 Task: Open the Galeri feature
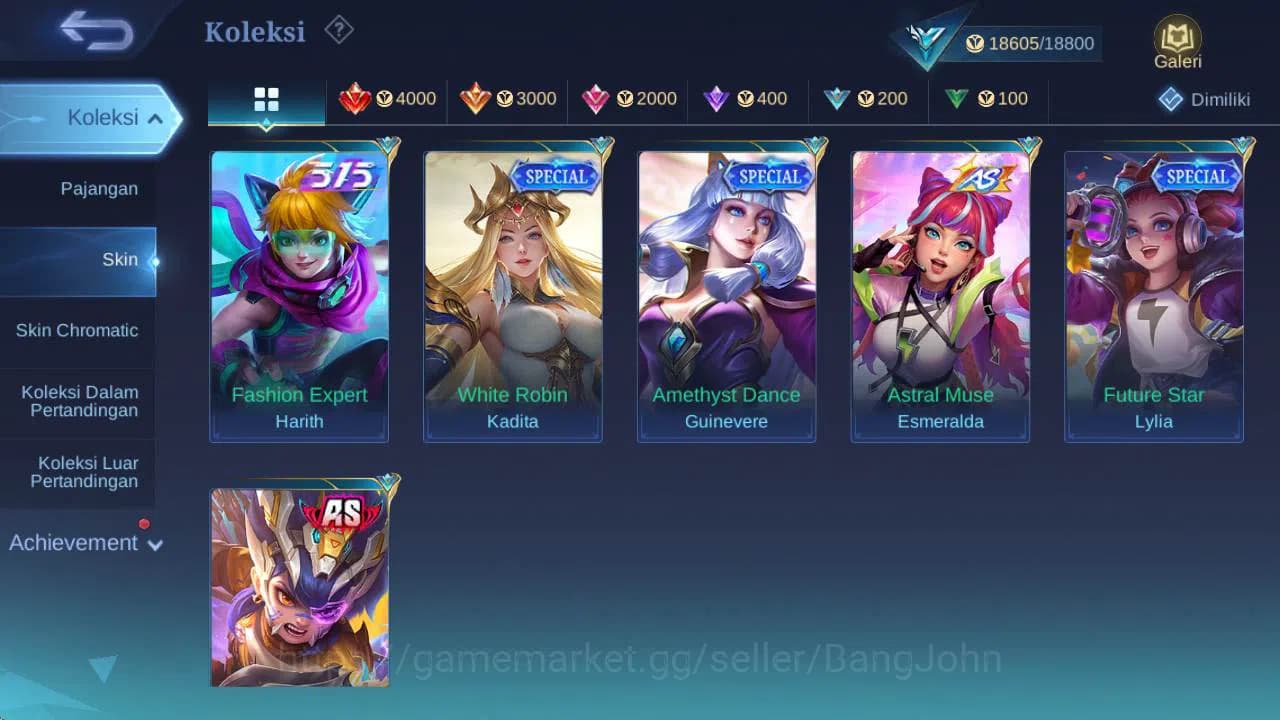[x=1177, y=40]
